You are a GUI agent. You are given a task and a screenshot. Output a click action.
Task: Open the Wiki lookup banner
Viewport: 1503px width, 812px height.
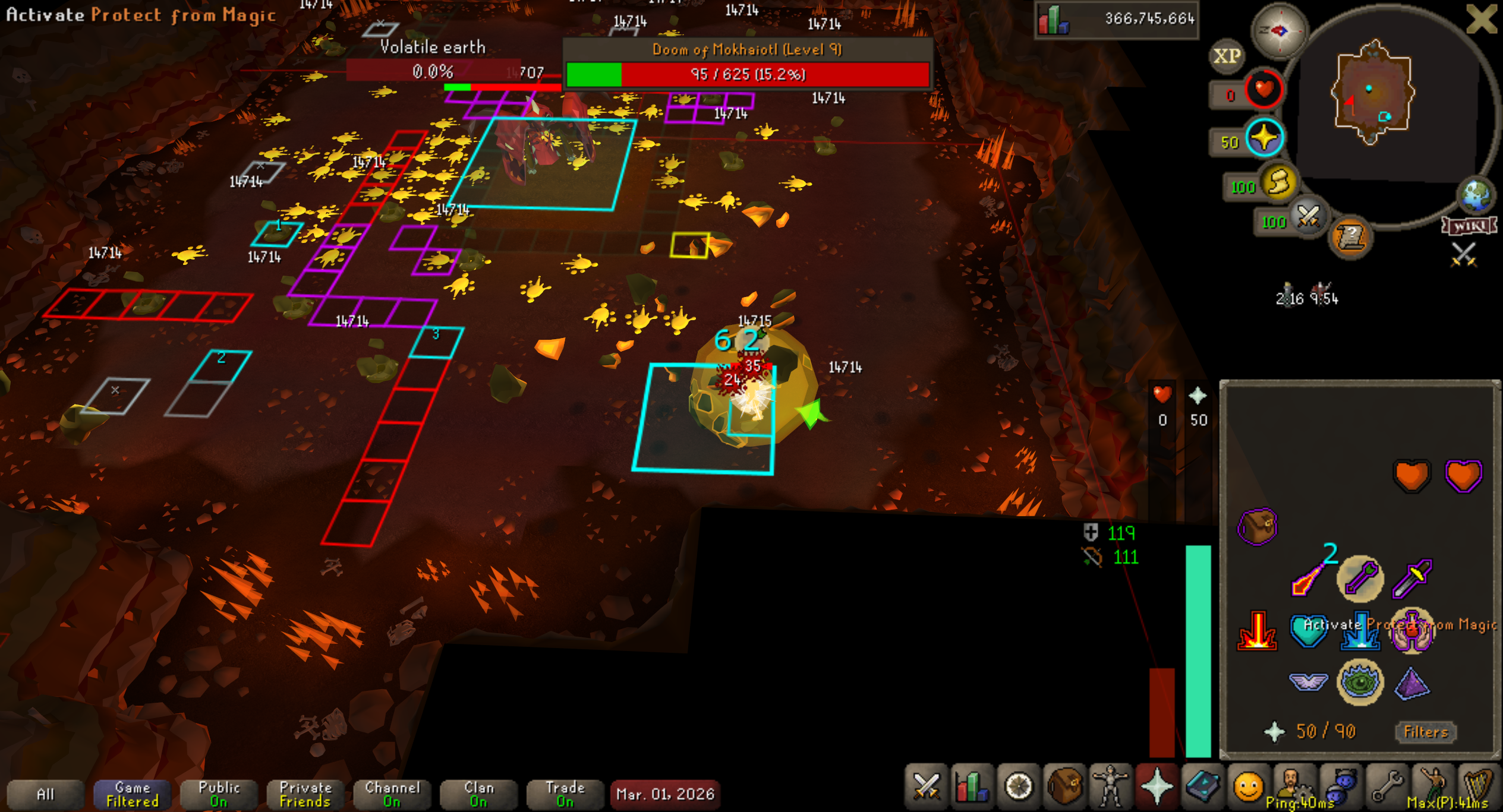1469,226
